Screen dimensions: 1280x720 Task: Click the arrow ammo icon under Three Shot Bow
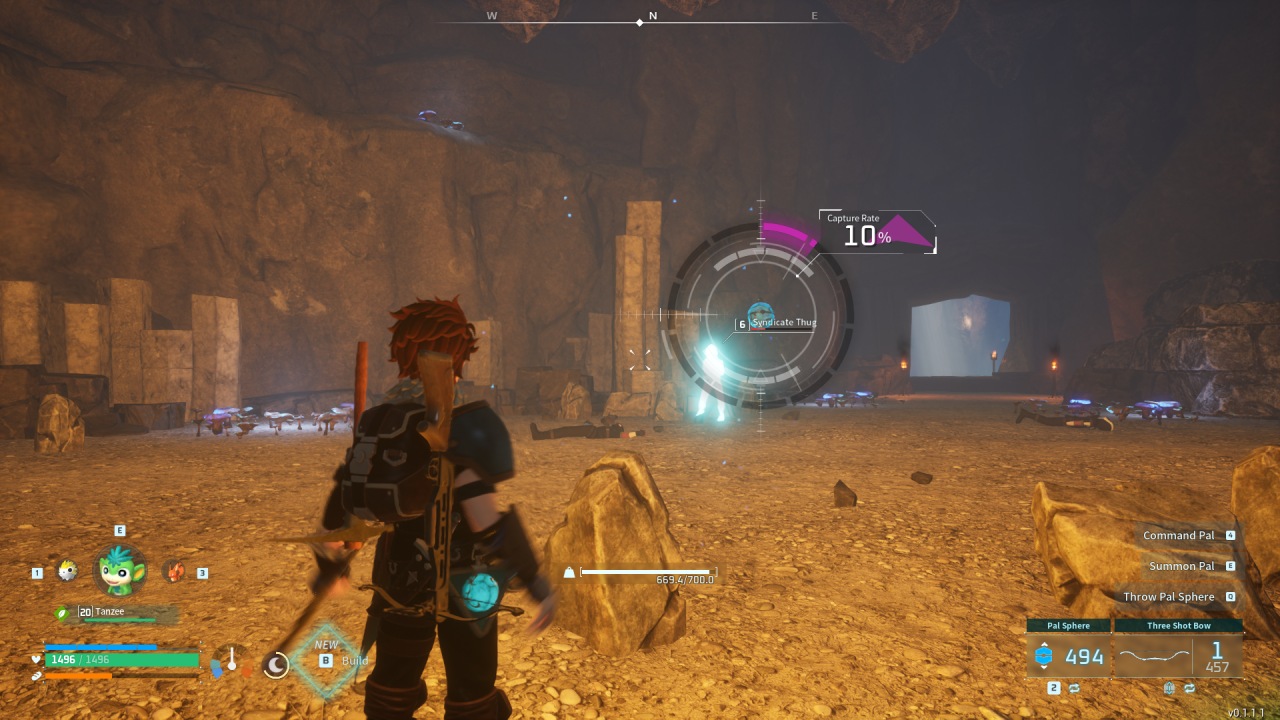[x=1155, y=655]
